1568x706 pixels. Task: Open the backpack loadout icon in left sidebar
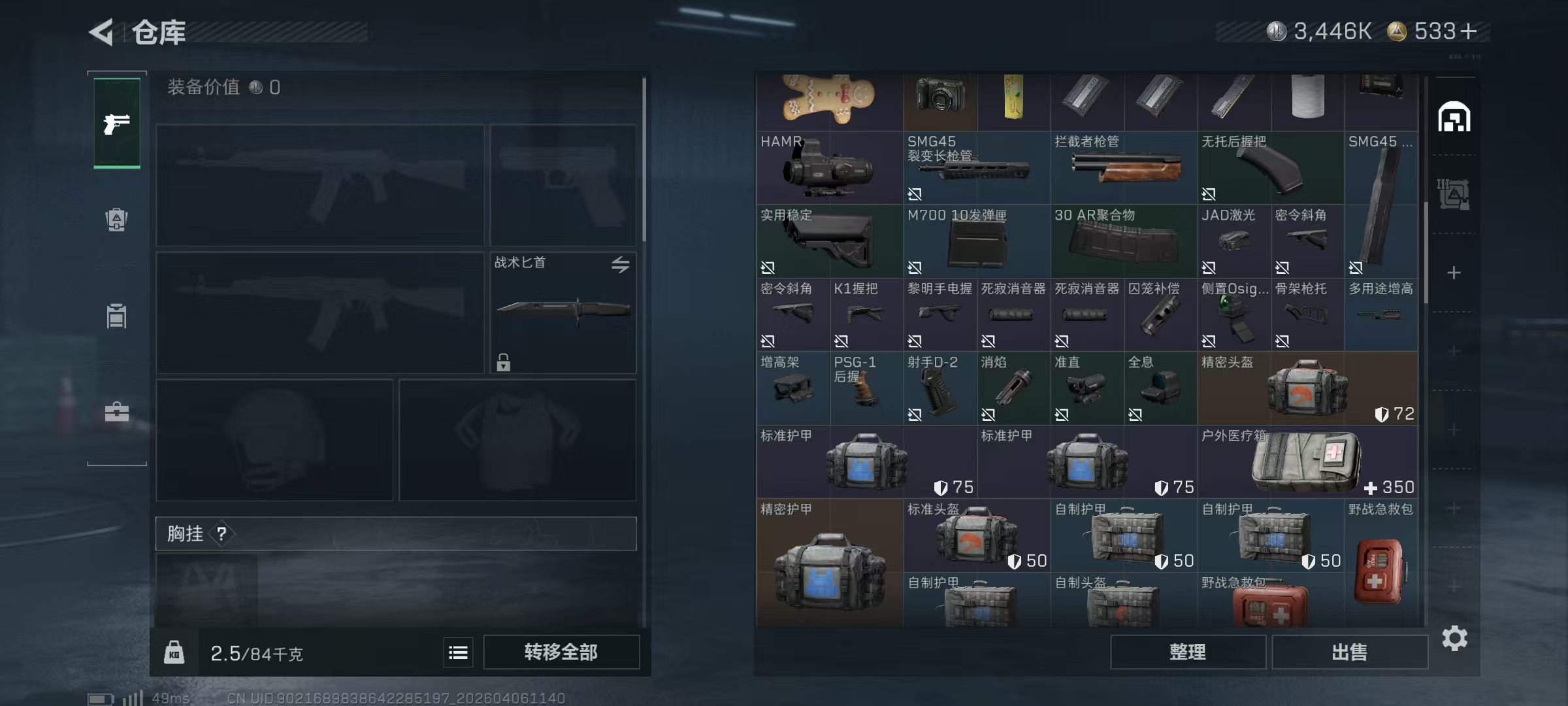coord(116,219)
